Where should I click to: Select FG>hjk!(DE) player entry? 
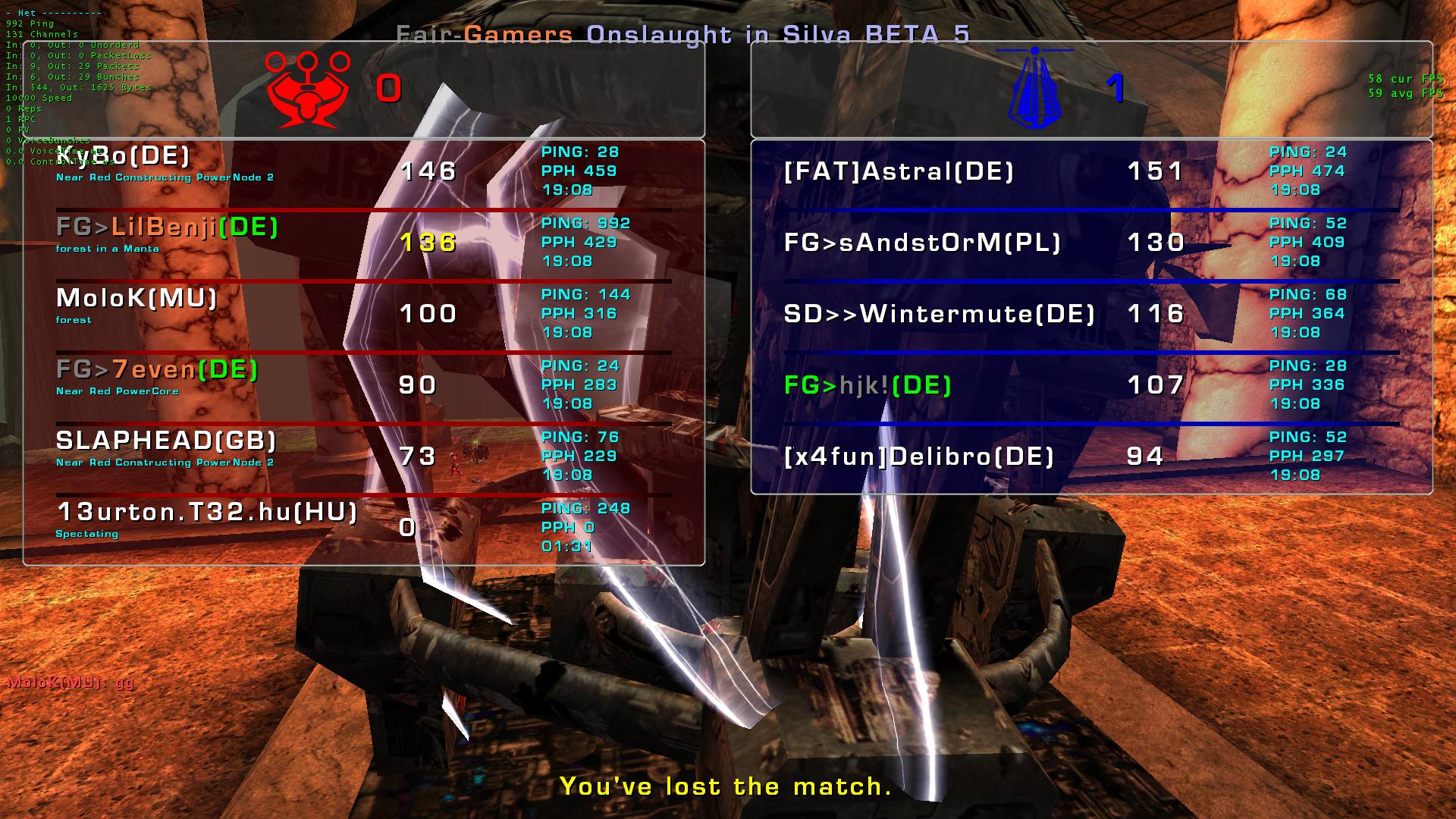click(868, 385)
